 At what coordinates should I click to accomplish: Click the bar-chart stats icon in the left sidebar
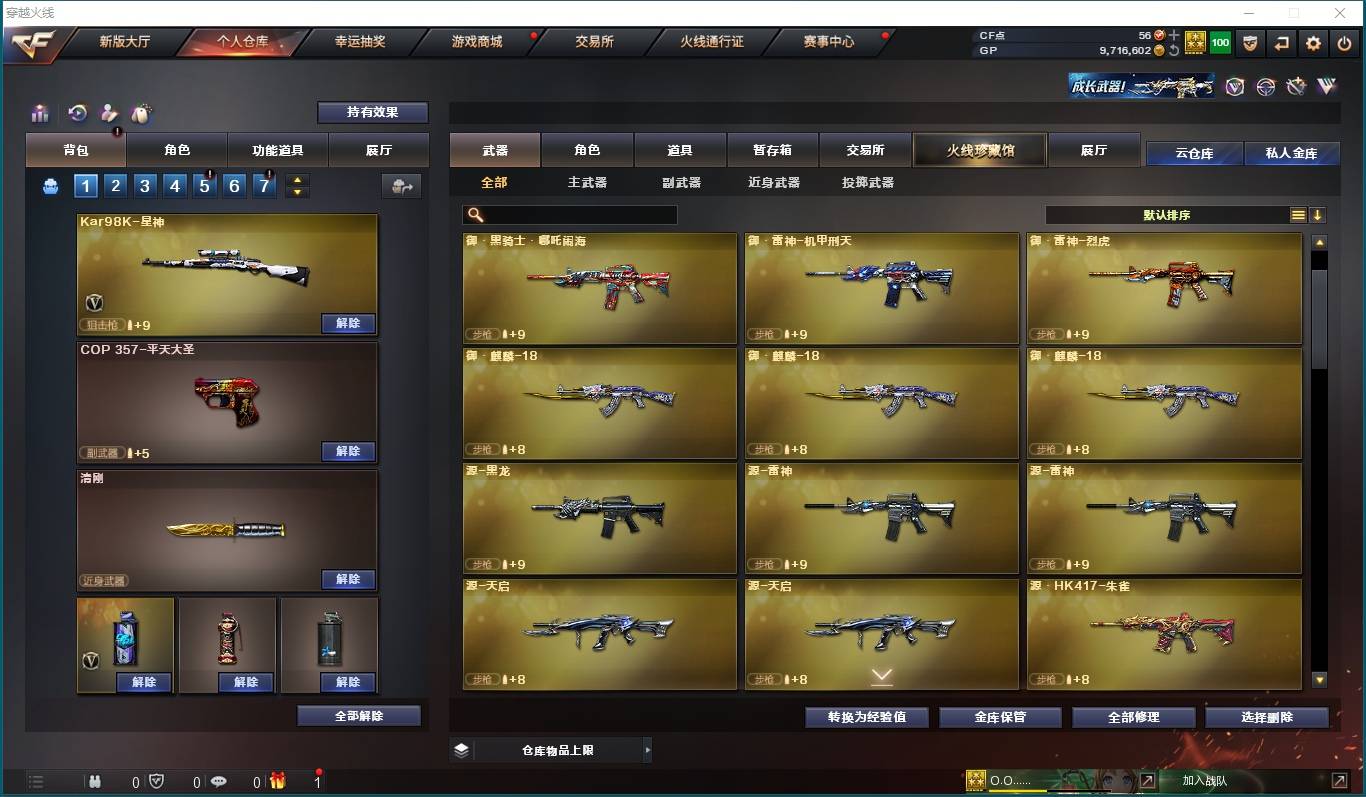point(40,113)
